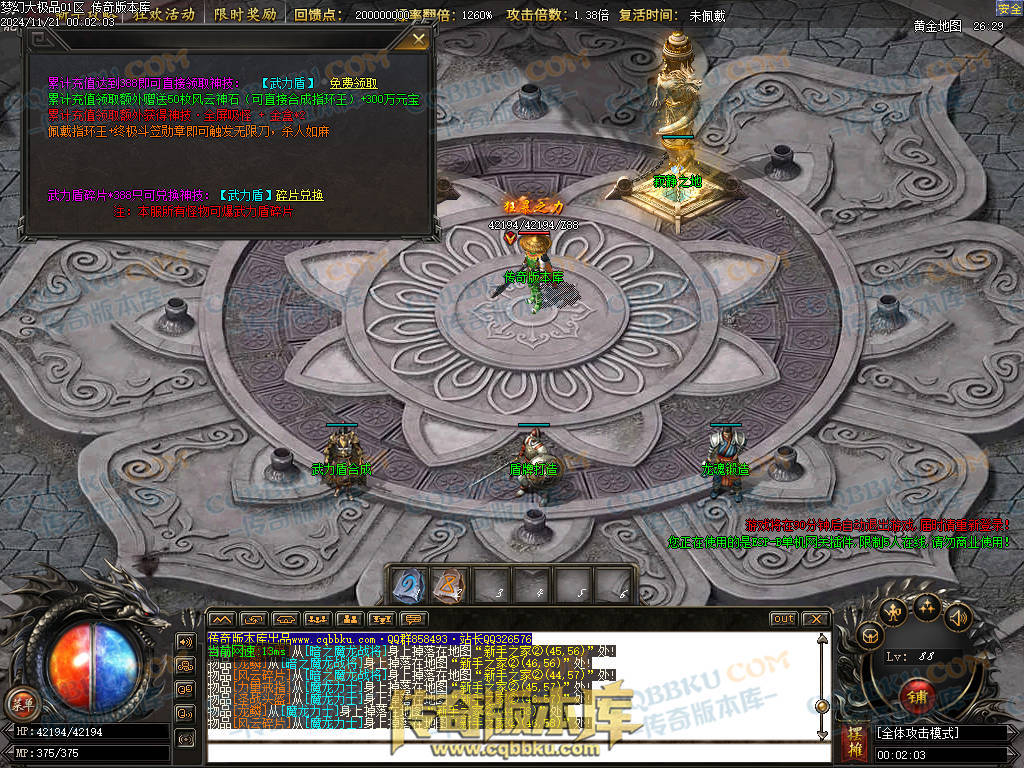This screenshot has width=1024, height=768.
Task: Click the chat scrollbar down arrow
Action: point(822,733)
